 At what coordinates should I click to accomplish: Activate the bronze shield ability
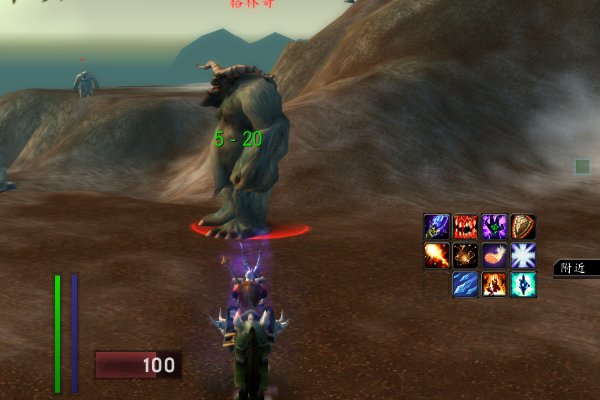pos(523,226)
